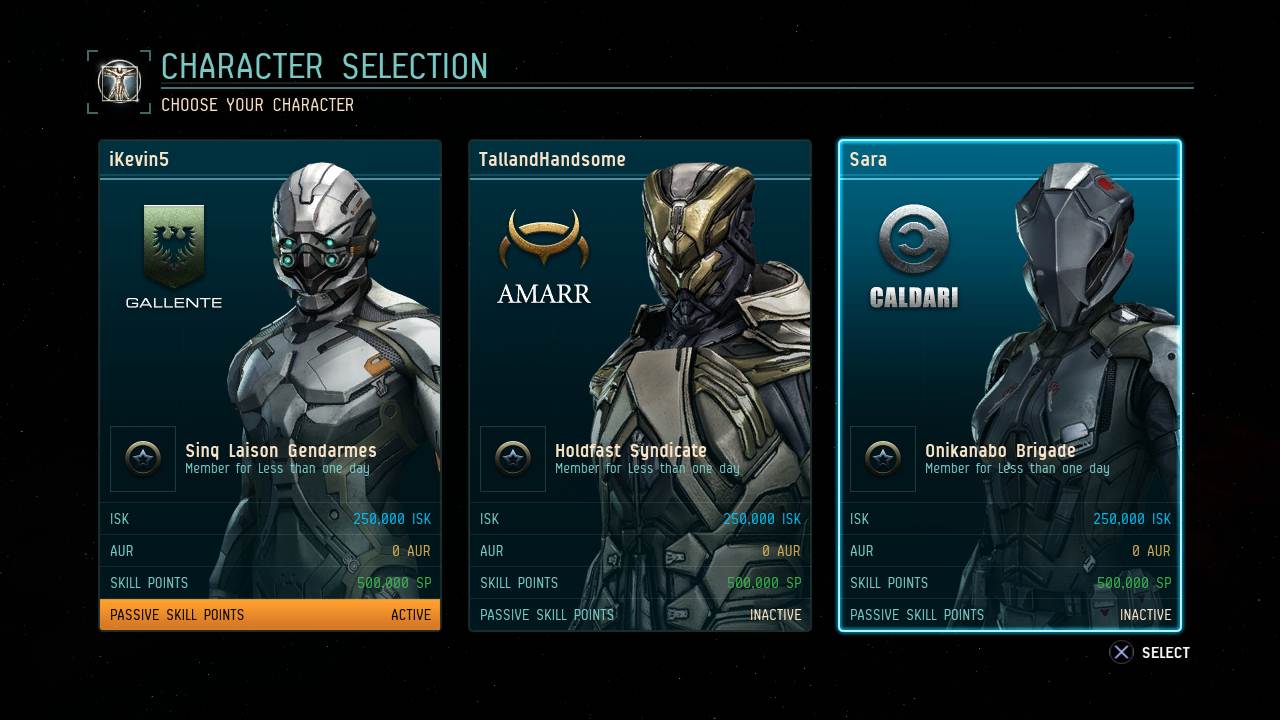1280x720 pixels.
Task: Select Sara's character portrait thumbnail
Action: (1060, 320)
